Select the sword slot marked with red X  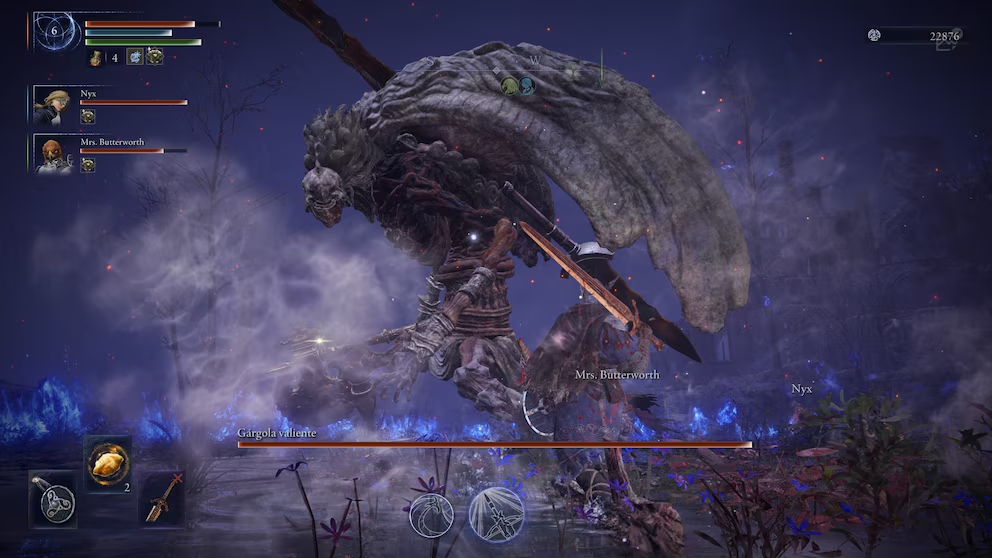tap(162, 498)
